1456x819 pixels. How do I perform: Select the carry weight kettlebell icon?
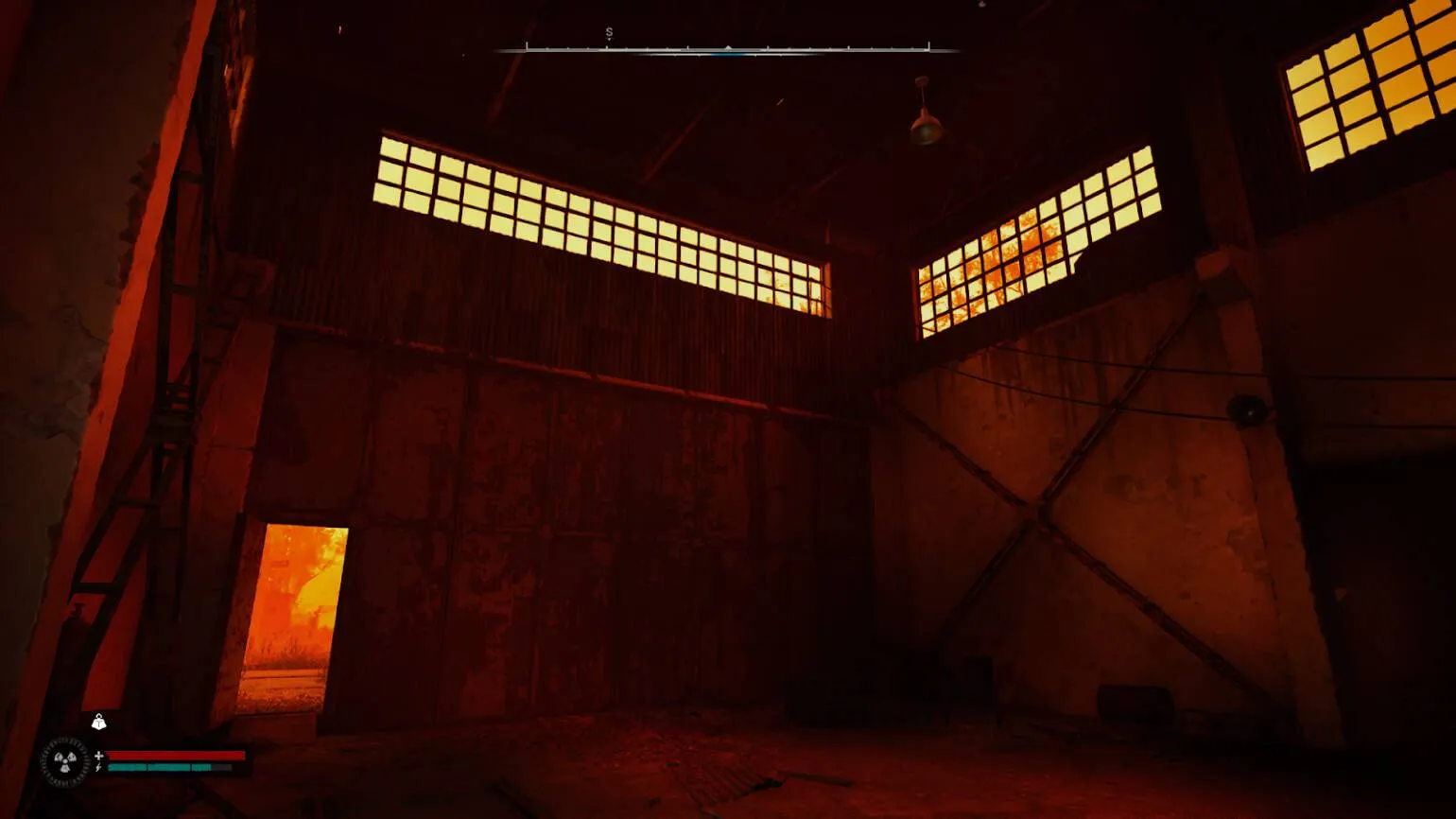98,723
